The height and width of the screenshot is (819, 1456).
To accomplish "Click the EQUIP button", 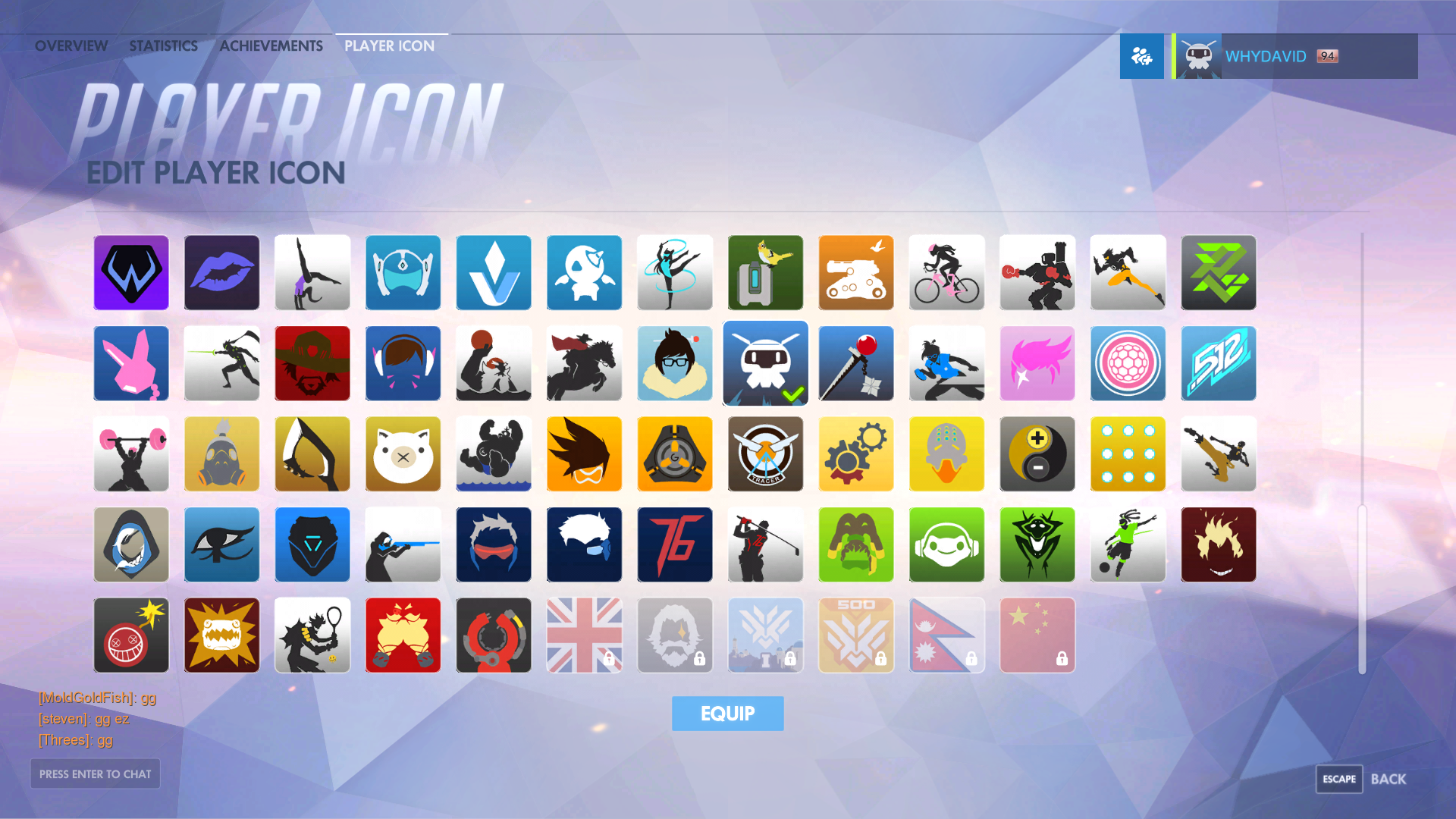I will tap(727, 713).
